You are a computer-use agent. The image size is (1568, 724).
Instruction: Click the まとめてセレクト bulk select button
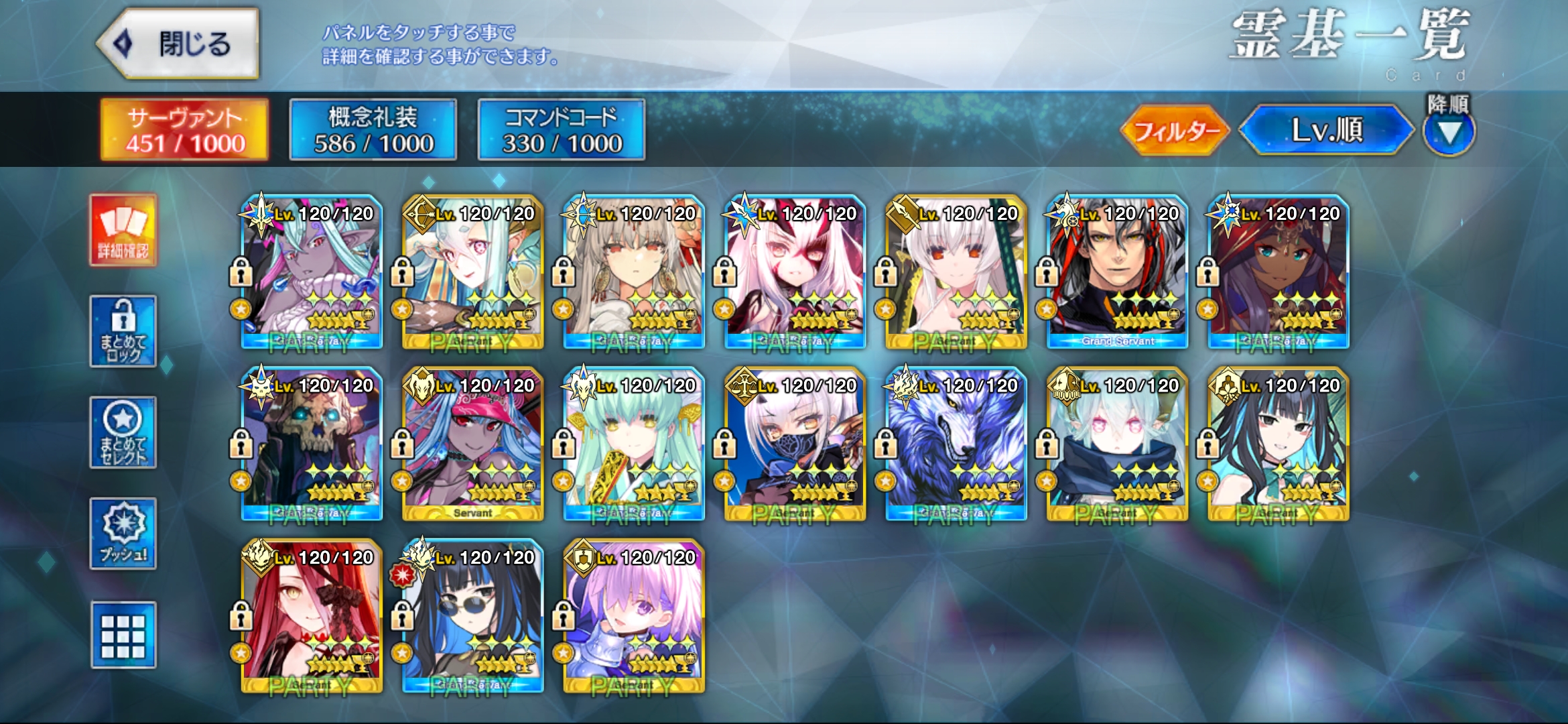pos(123,432)
